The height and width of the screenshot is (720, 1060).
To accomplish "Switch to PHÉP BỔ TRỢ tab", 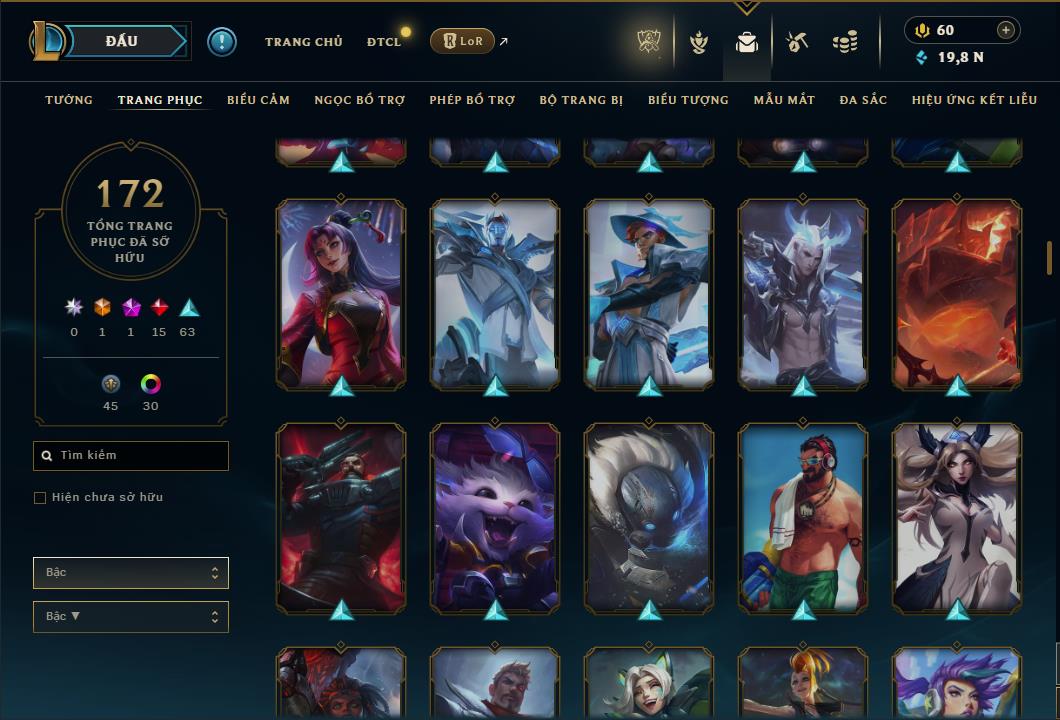I will (x=472, y=100).
